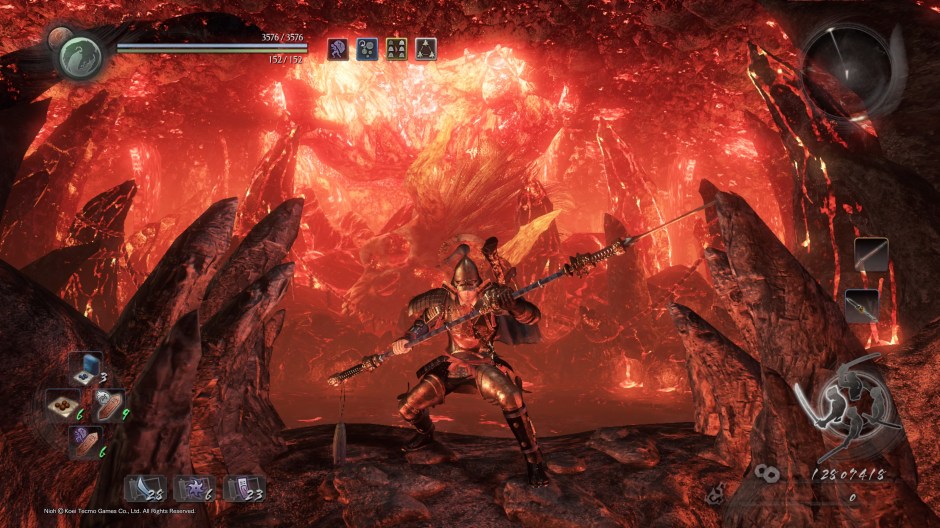Select the triangle formation buff icon
The height and width of the screenshot is (528, 940).
[x=425, y=49]
